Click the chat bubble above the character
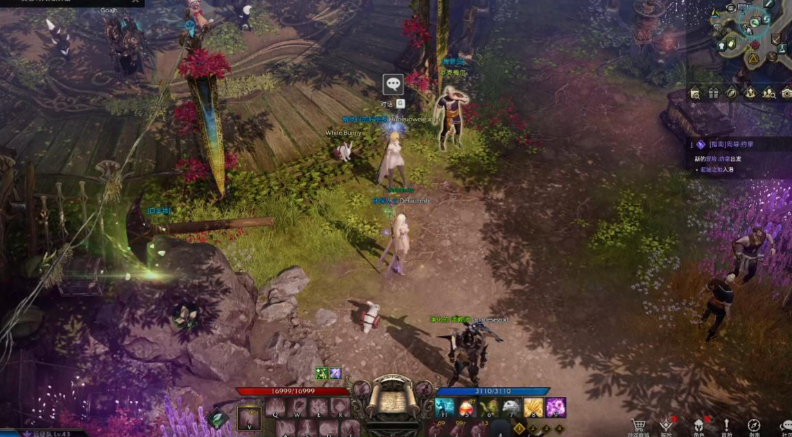The width and height of the screenshot is (792, 437). tap(393, 84)
